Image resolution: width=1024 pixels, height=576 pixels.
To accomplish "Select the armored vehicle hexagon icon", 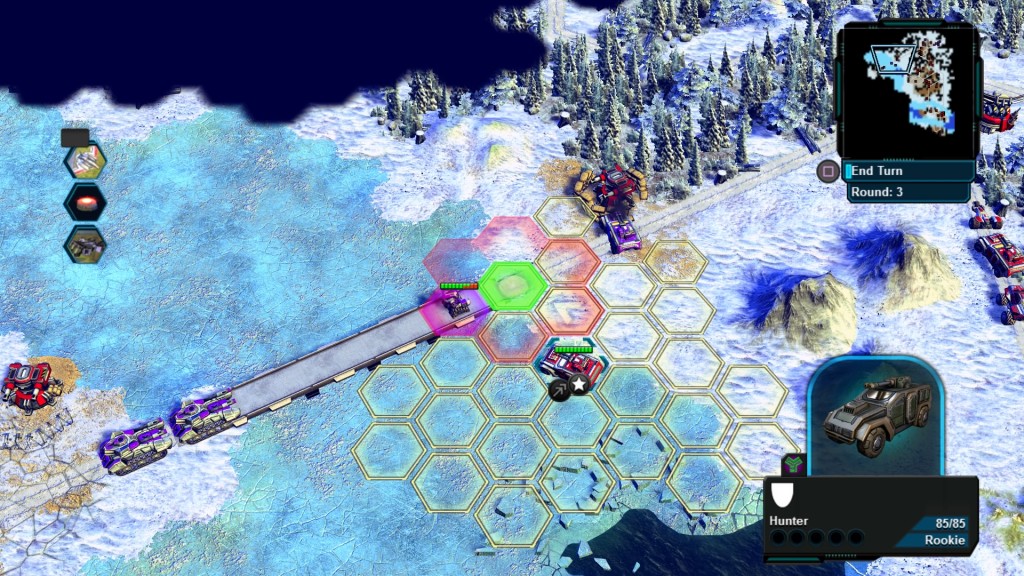I will [x=85, y=245].
